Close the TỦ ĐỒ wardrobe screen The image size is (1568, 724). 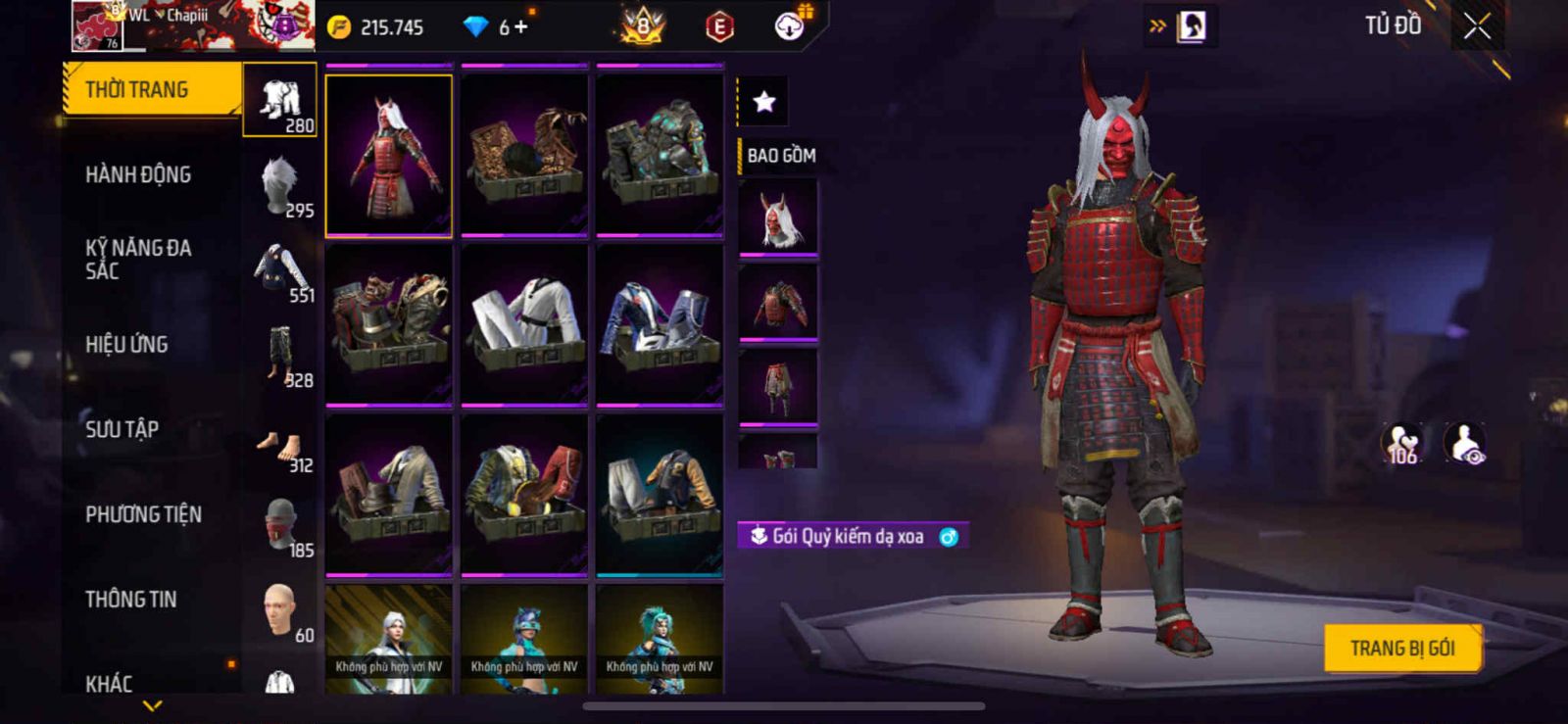click(x=1477, y=26)
